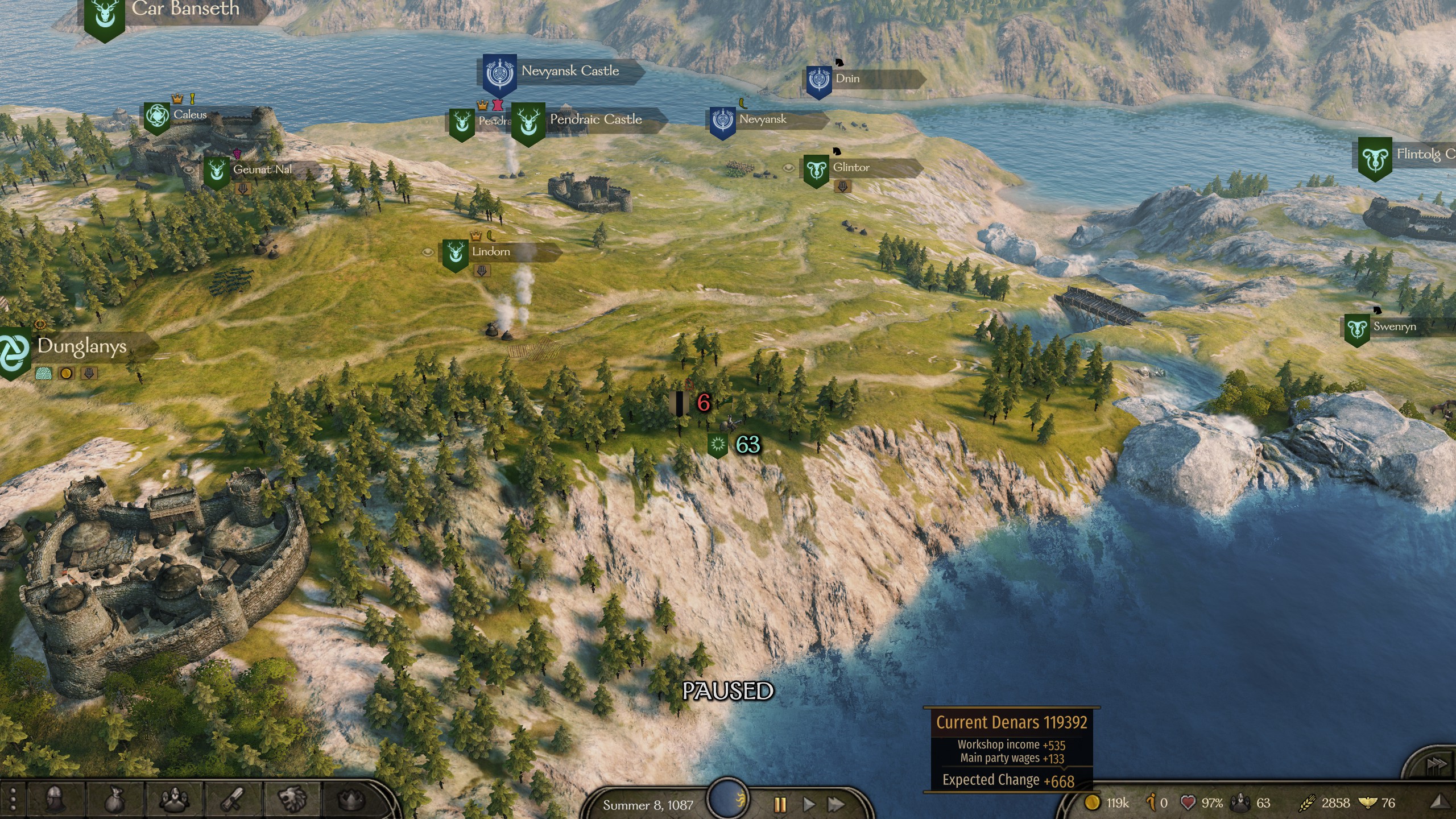Image resolution: width=1456 pixels, height=819 pixels.
Task: Select the Dnin village nameplate
Action: pos(847,79)
